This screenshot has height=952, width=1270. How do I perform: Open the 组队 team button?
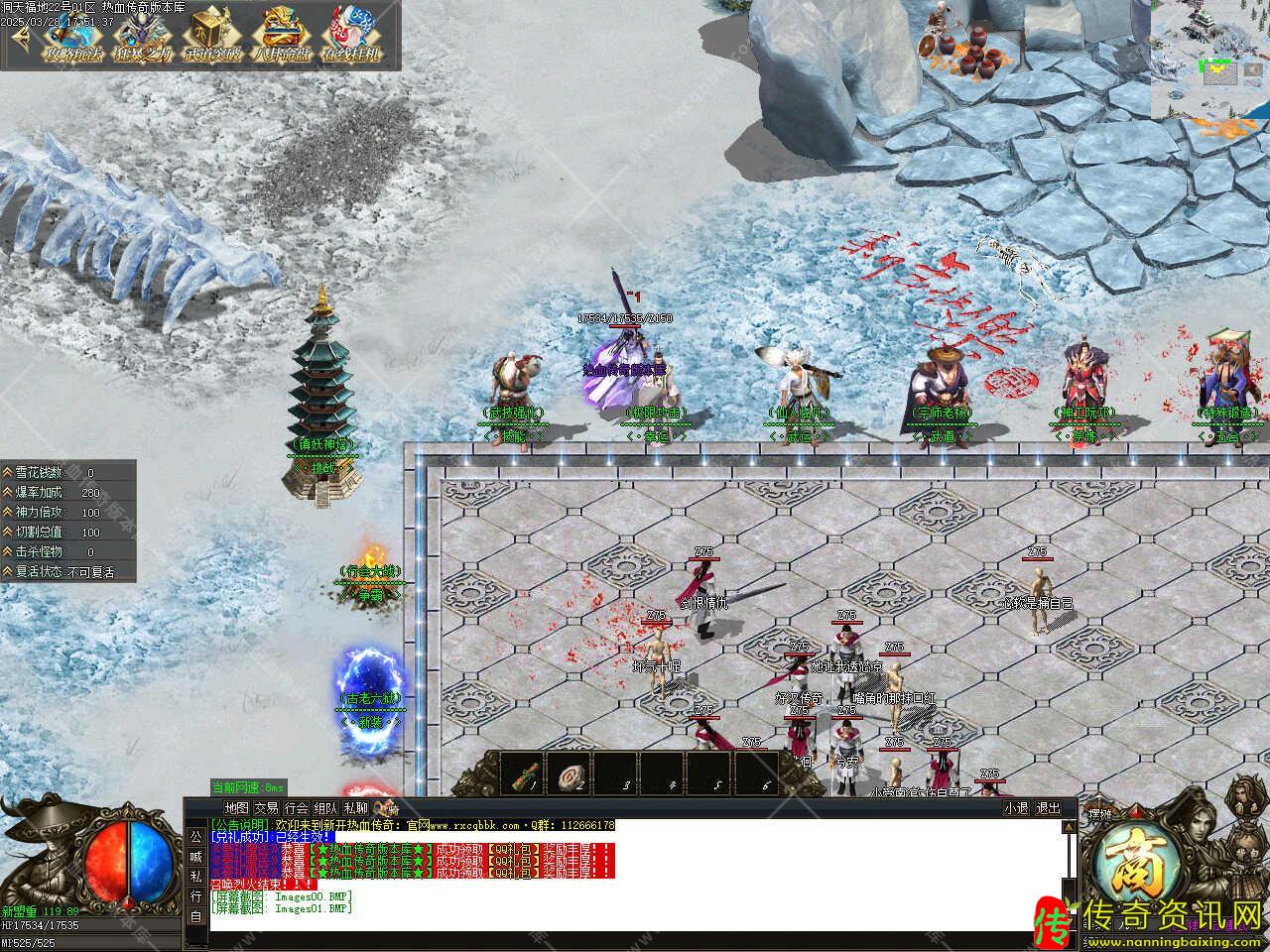coord(325,808)
